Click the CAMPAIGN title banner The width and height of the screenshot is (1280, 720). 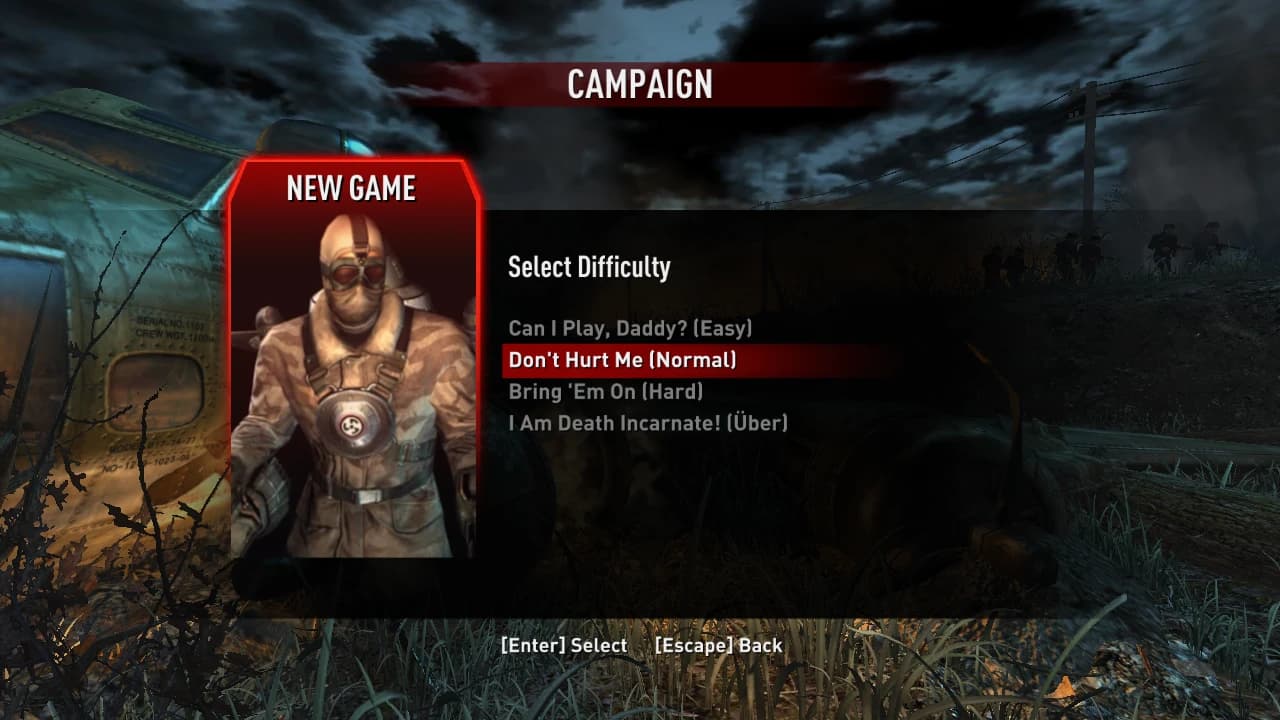point(638,86)
